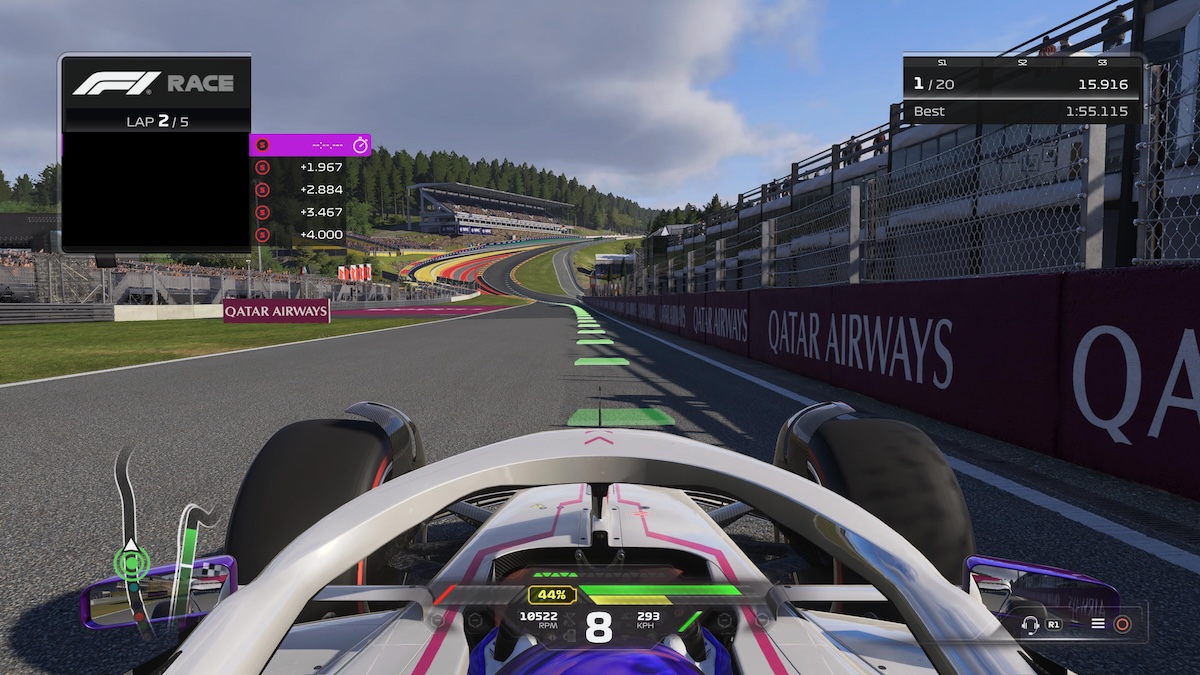
Task: Open the three-line MFD menu icon
Action: pyautogui.click(x=1097, y=623)
